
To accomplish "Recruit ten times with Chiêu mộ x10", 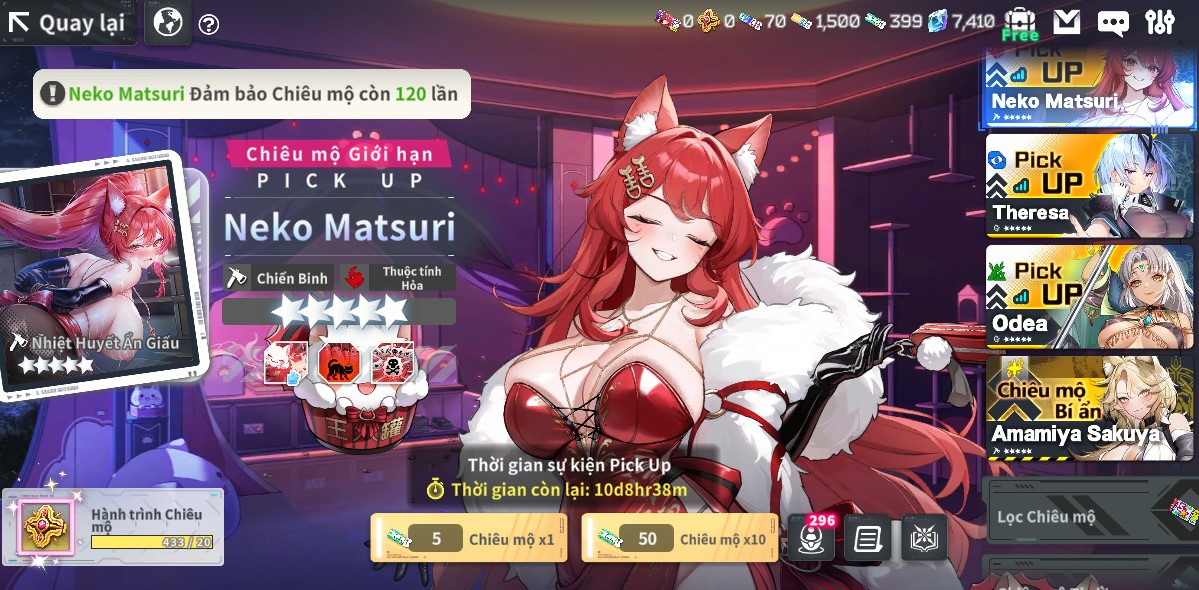I will [x=679, y=539].
